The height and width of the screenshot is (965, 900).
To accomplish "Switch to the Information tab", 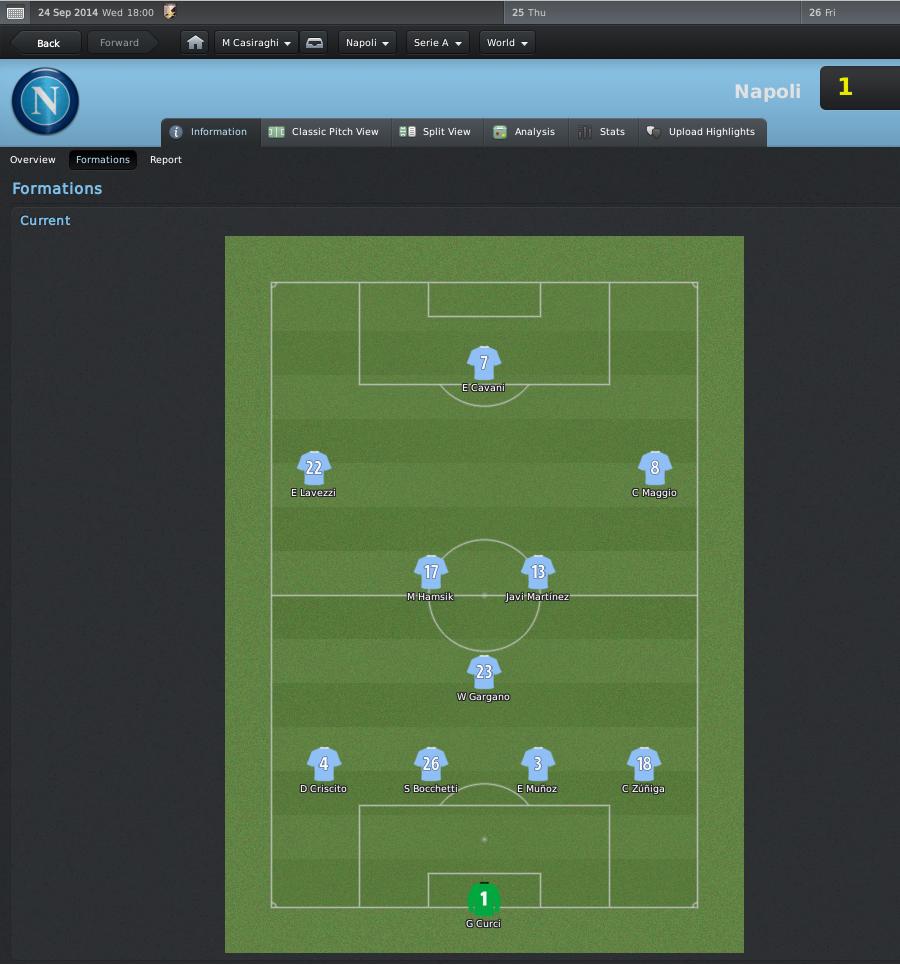I will pos(209,132).
